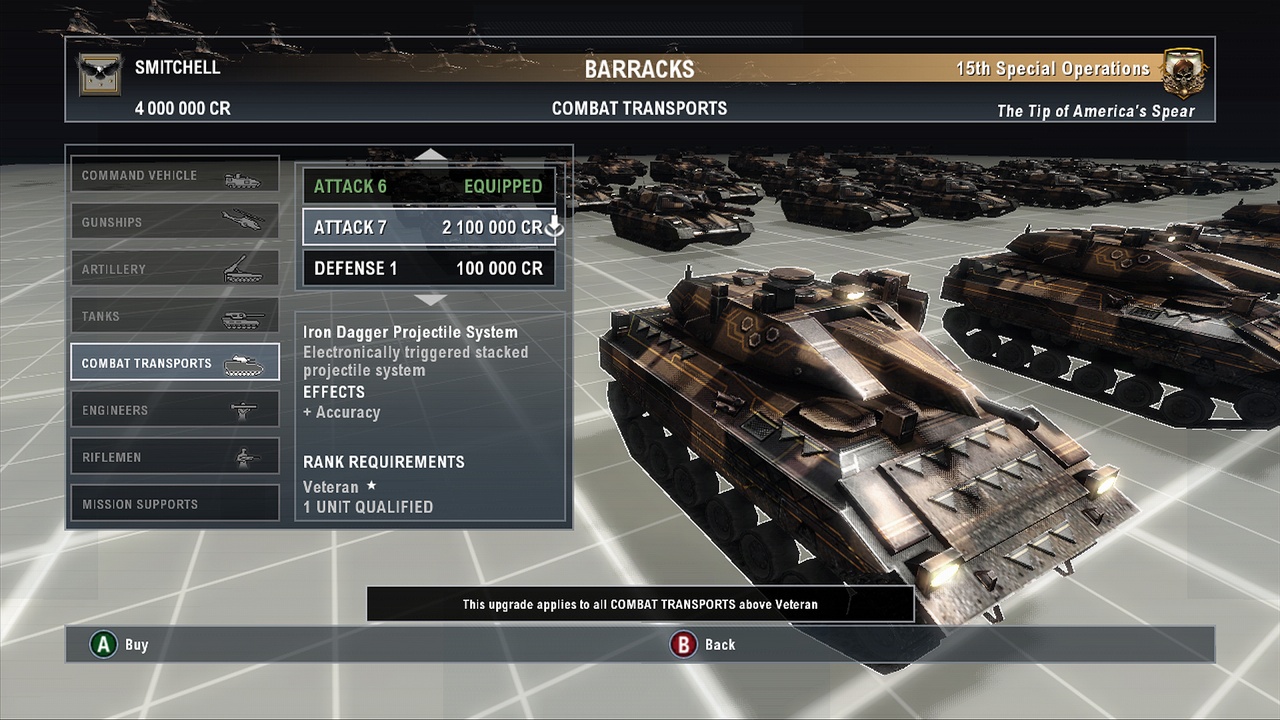The width and height of the screenshot is (1280, 720).
Task: Open the Command Vehicle category
Action: pos(174,176)
